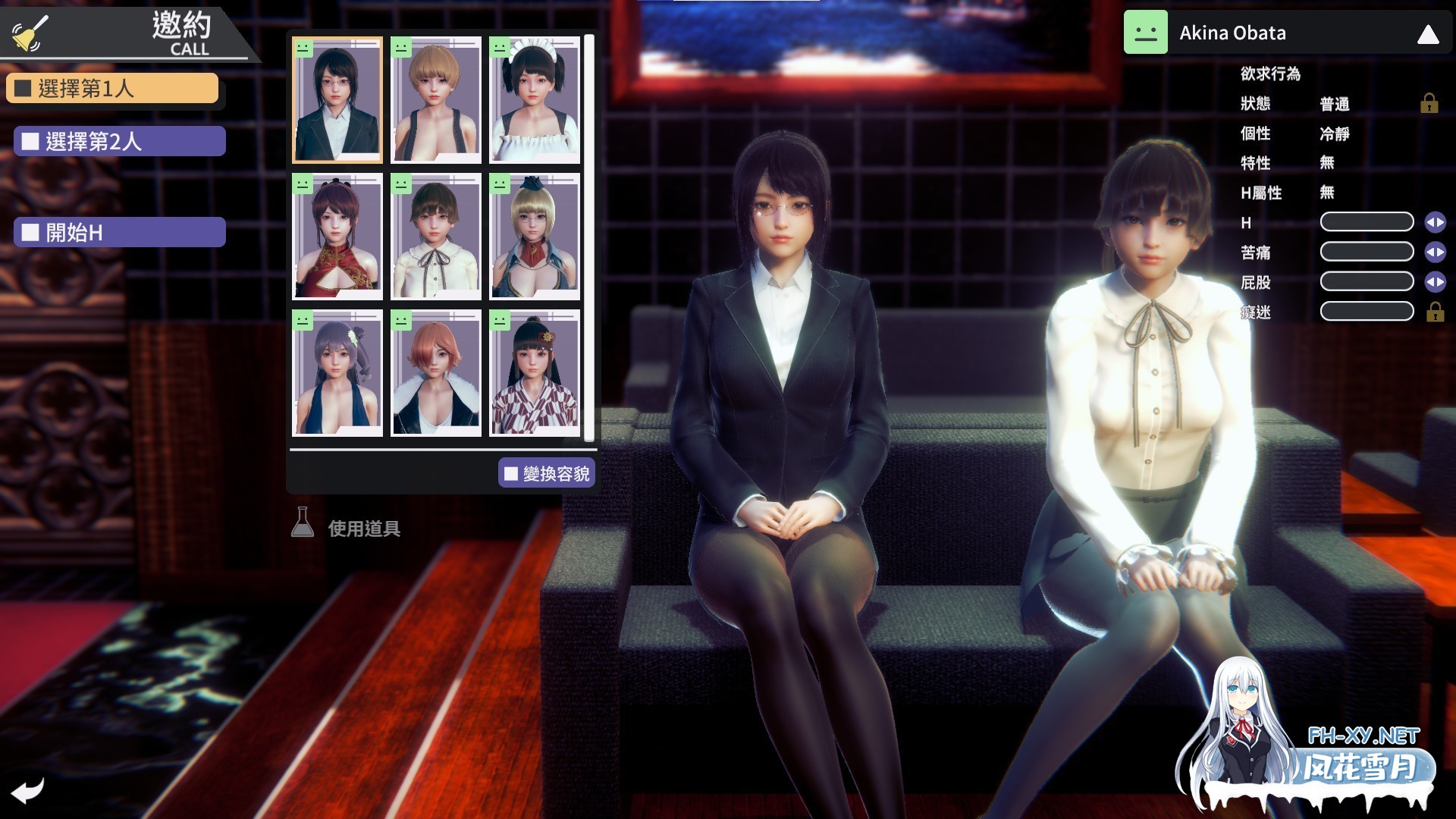Select the 選擇第1人 option
This screenshot has height=819, width=1456.
pyautogui.click(x=112, y=87)
